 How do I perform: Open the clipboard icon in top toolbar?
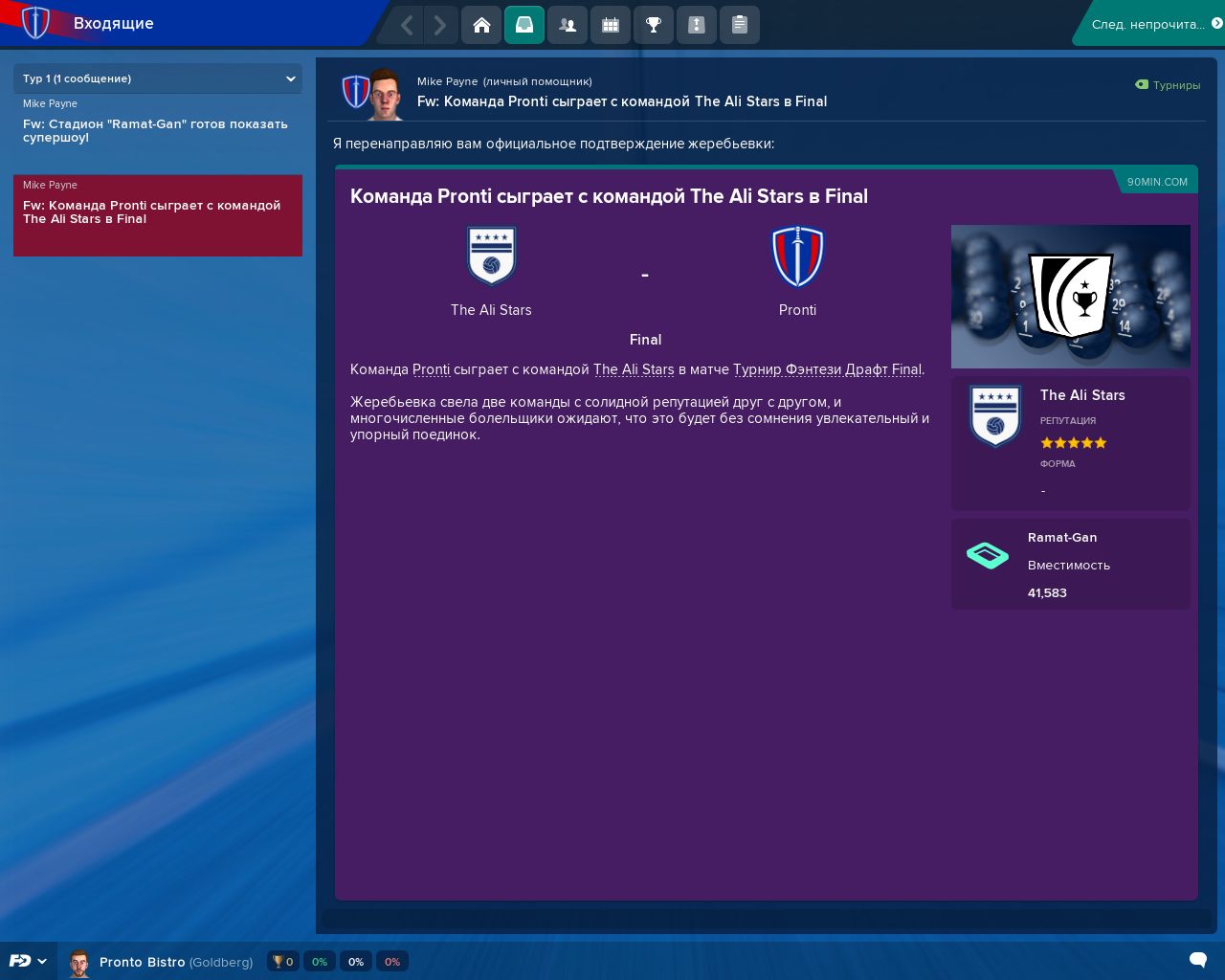(740, 25)
